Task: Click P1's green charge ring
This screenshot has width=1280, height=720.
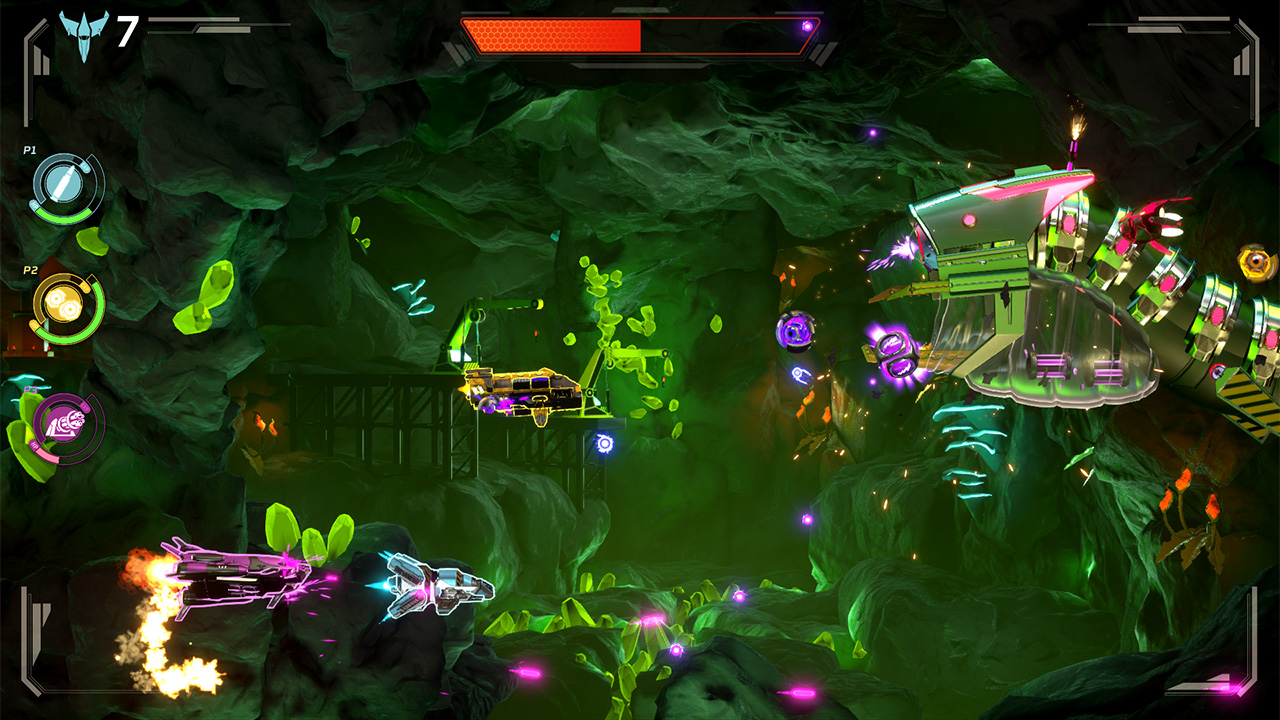Action: tap(61, 216)
